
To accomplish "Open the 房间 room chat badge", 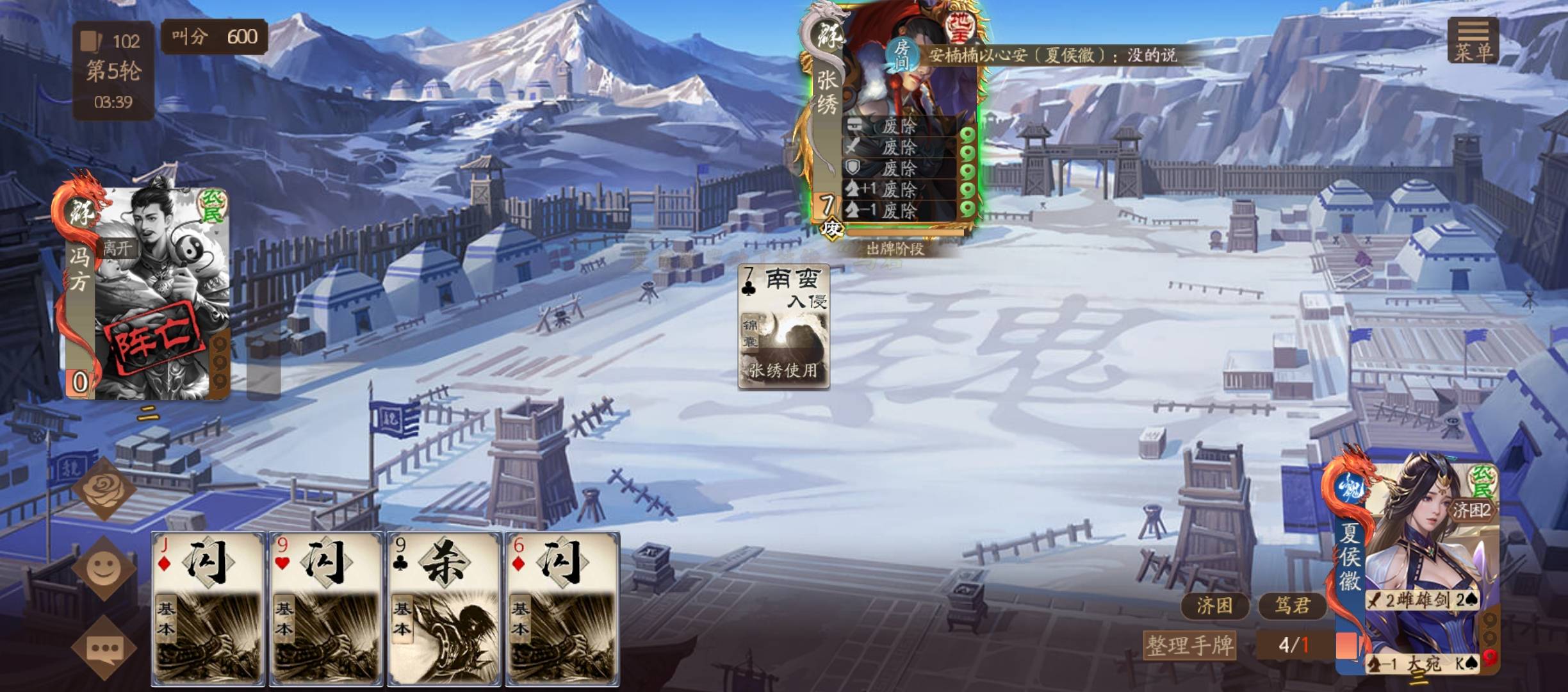I will [x=901, y=54].
